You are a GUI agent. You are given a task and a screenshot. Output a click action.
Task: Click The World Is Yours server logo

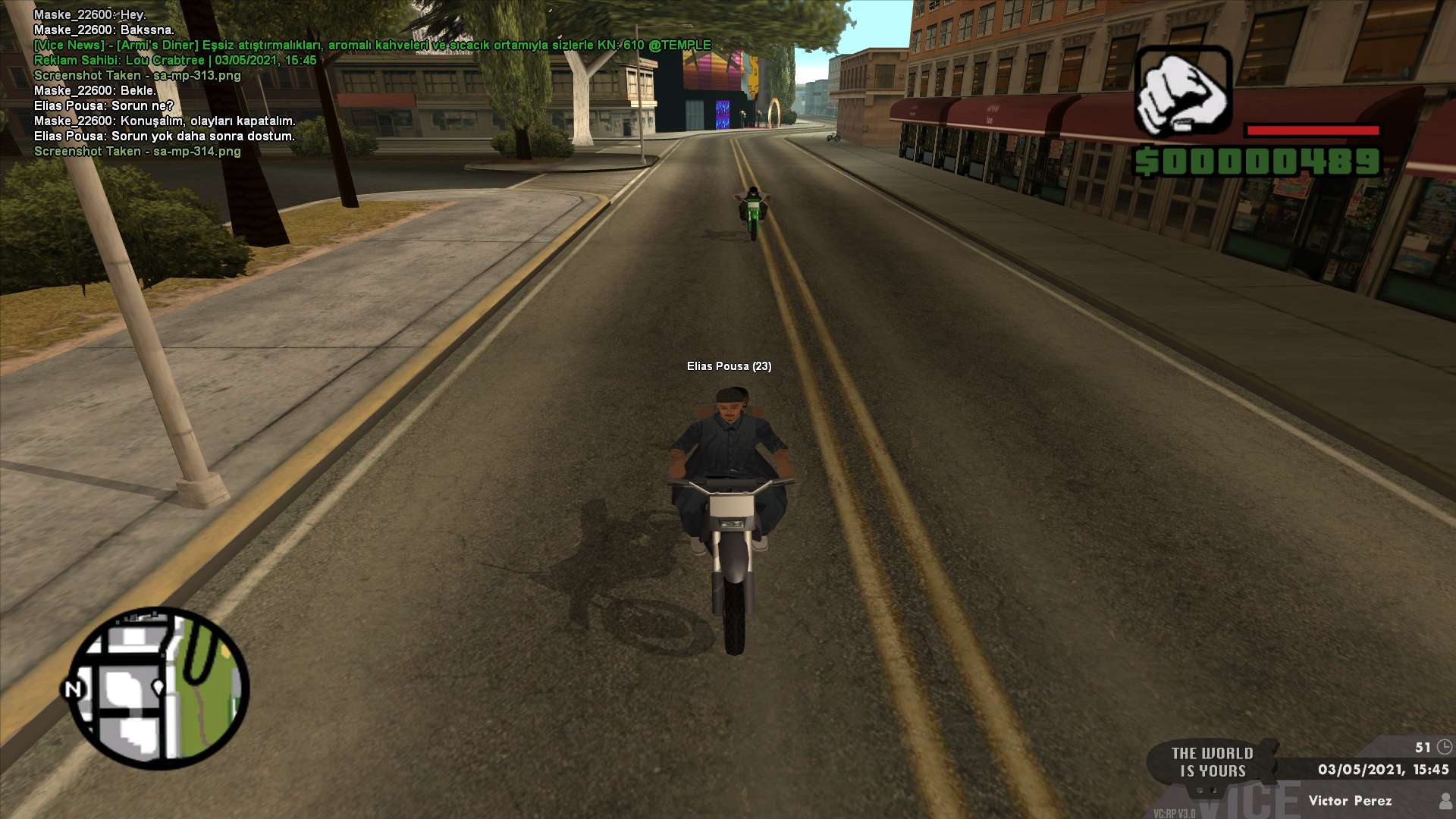1212,762
